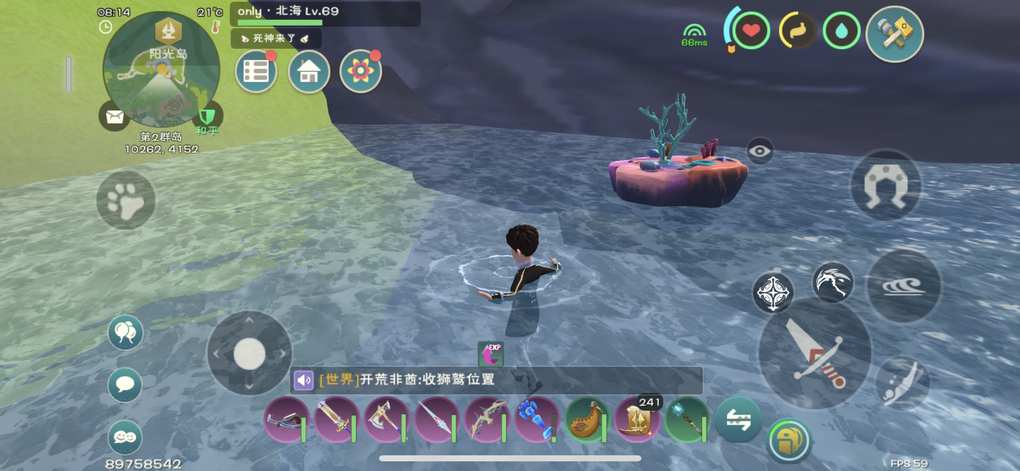The width and height of the screenshot is (1020, 471).
Task: Attack with the dagger button
Action: [x=815, y=352]
